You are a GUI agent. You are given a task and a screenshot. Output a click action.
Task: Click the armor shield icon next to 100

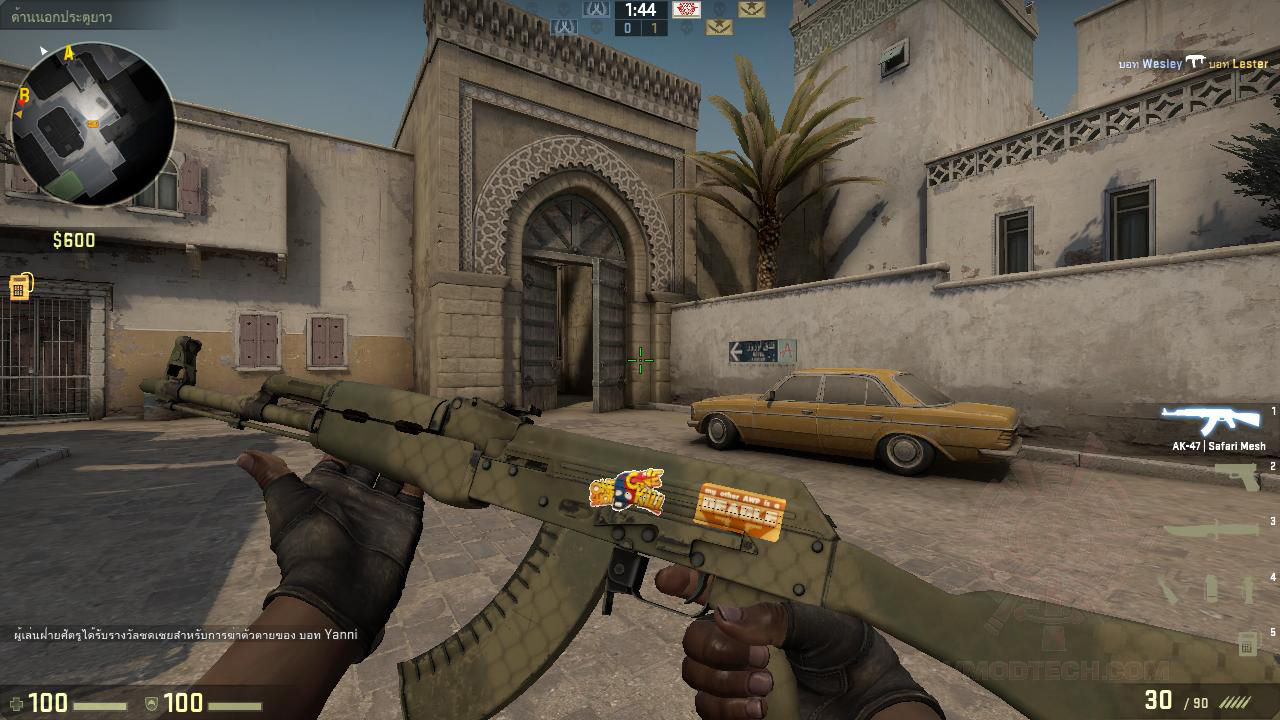point(150,701)
